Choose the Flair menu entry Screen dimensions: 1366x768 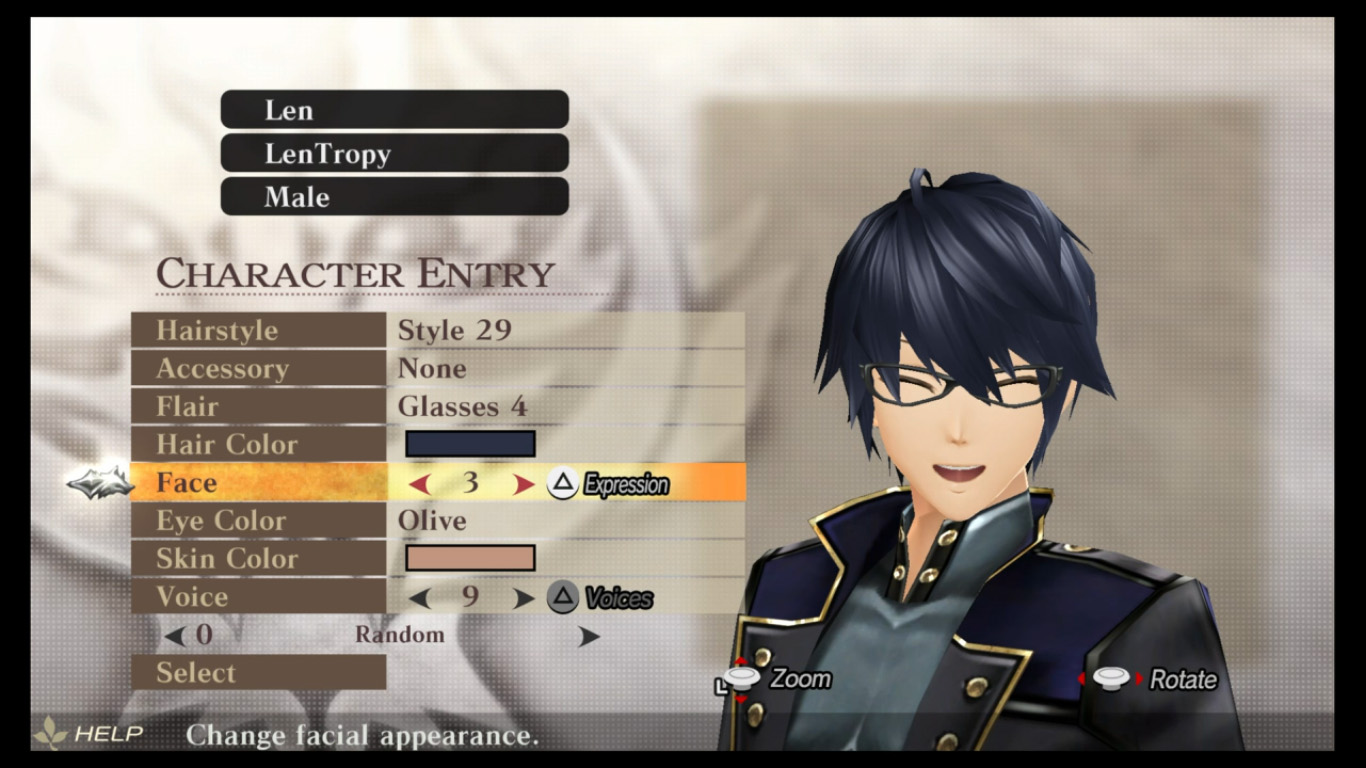point(258,407)
